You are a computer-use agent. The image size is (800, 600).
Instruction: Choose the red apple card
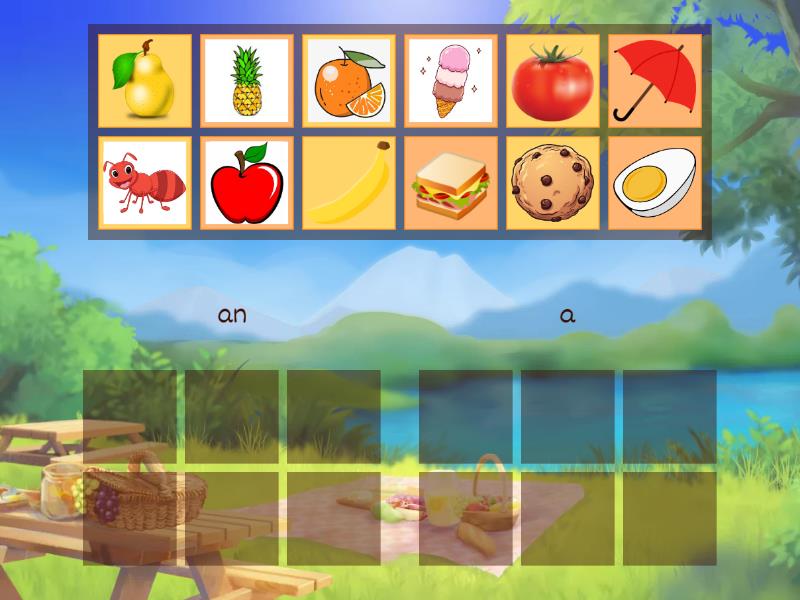[247, 183]
